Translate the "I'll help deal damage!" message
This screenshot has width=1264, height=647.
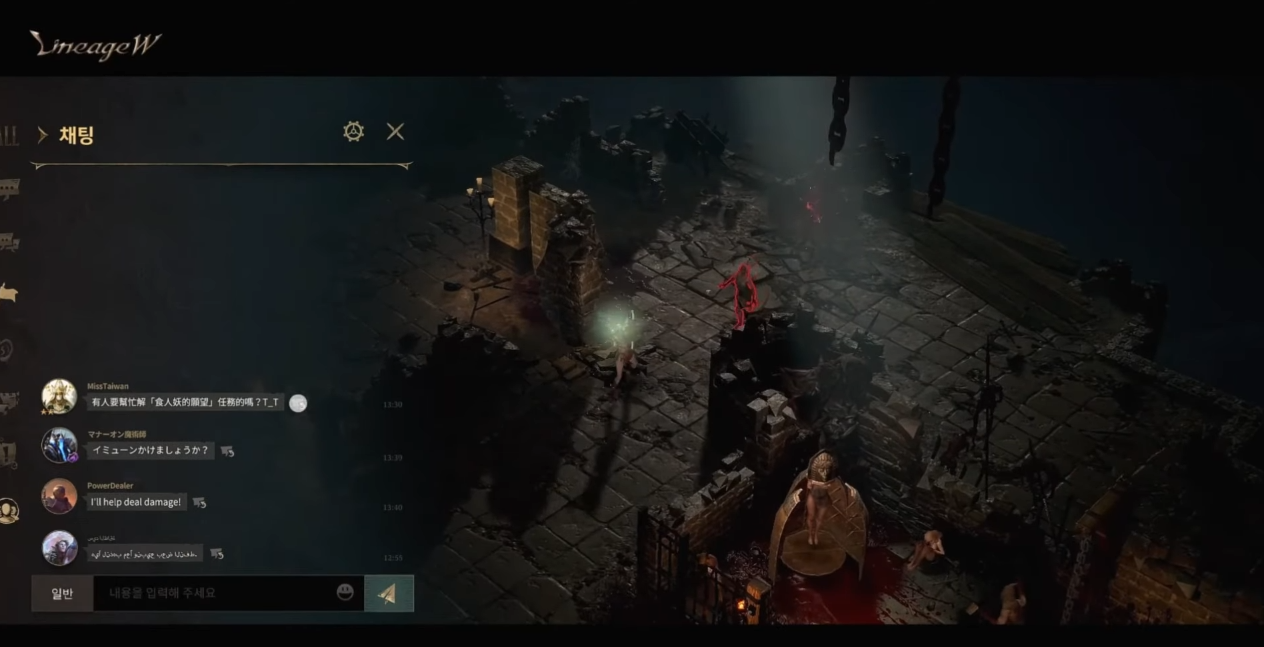[199, 502]
